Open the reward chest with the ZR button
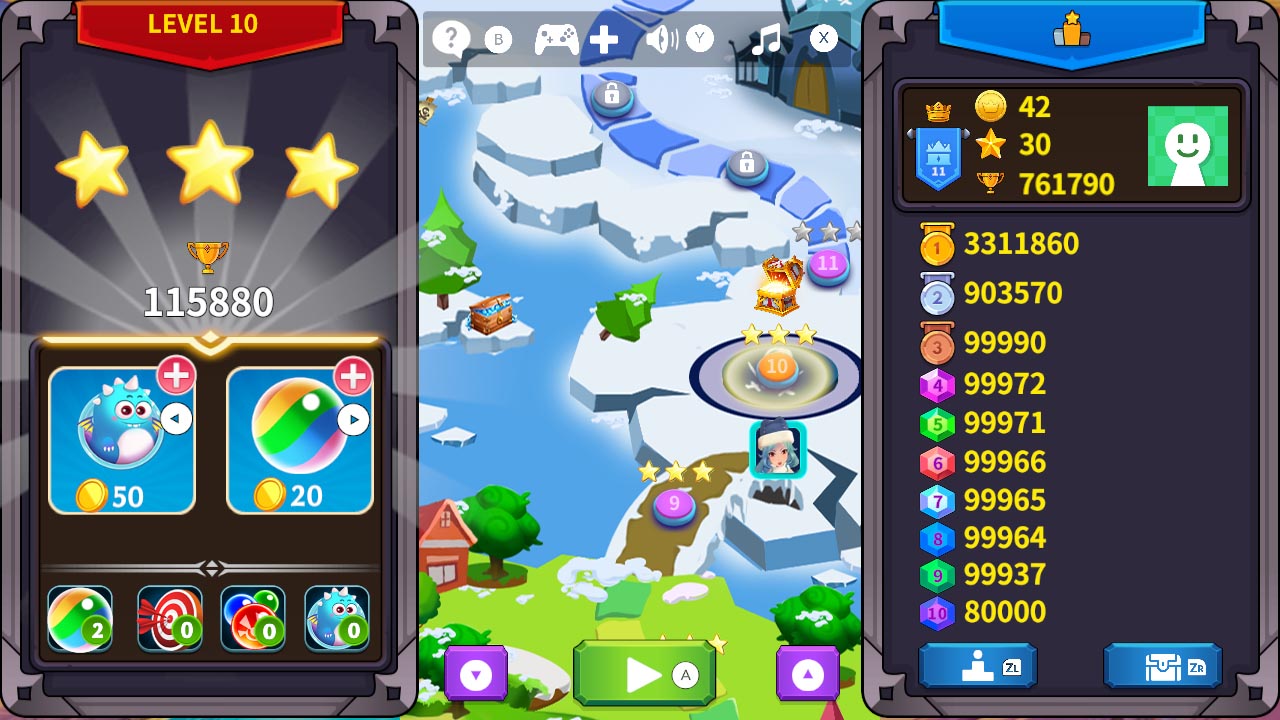 click(1162, 665)
